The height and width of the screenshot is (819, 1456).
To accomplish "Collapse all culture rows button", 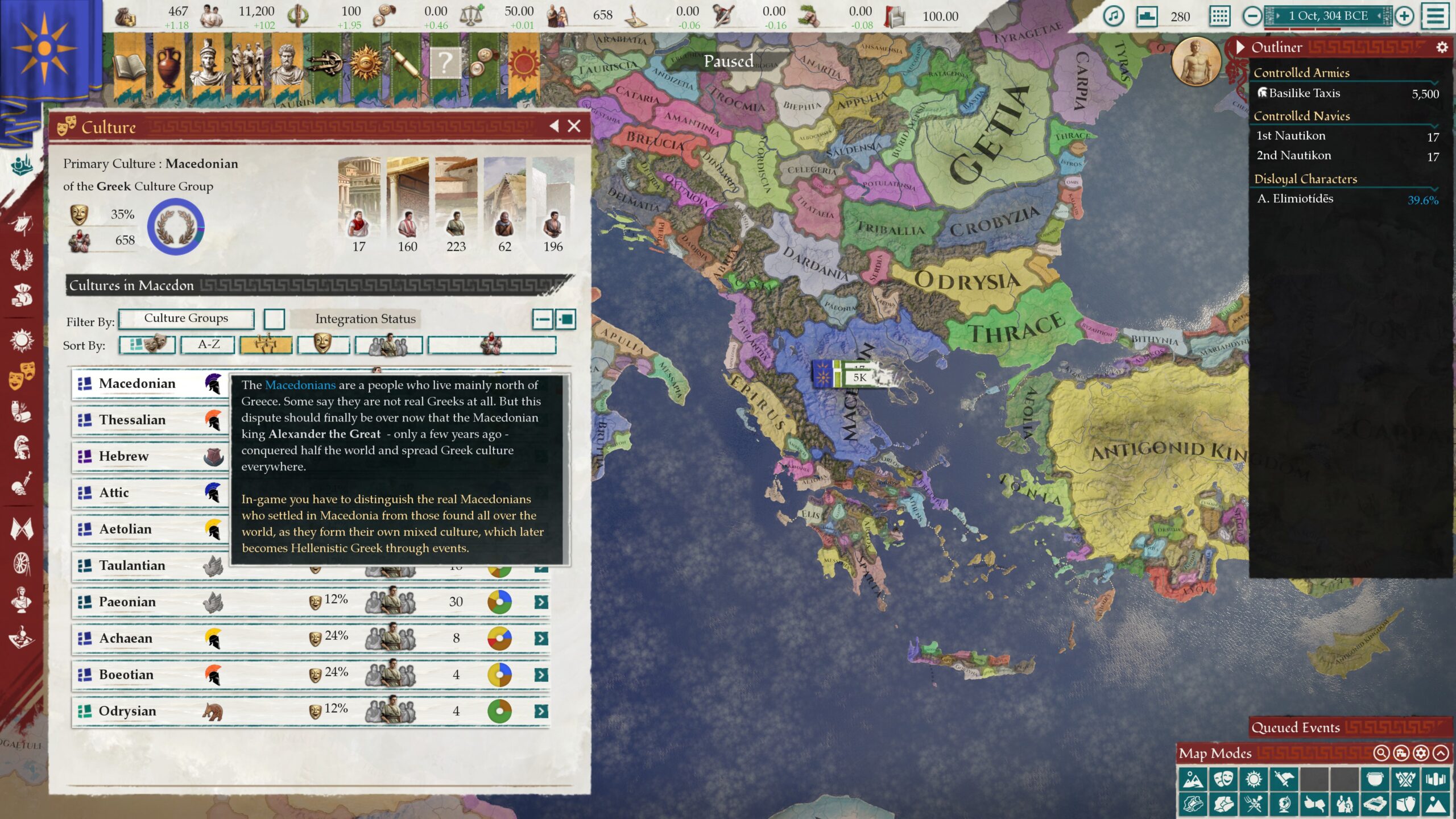I will click(x=542, y=319).
